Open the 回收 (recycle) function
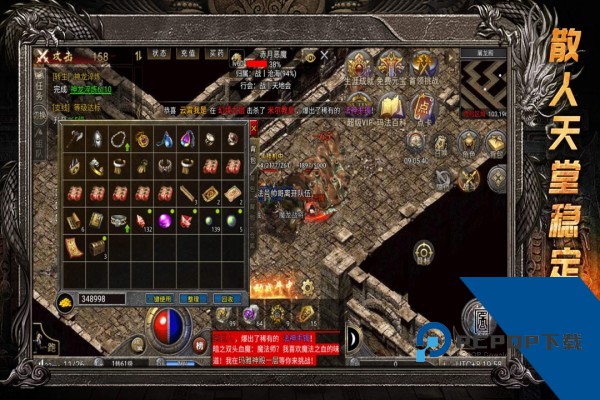 coord(228,298)
